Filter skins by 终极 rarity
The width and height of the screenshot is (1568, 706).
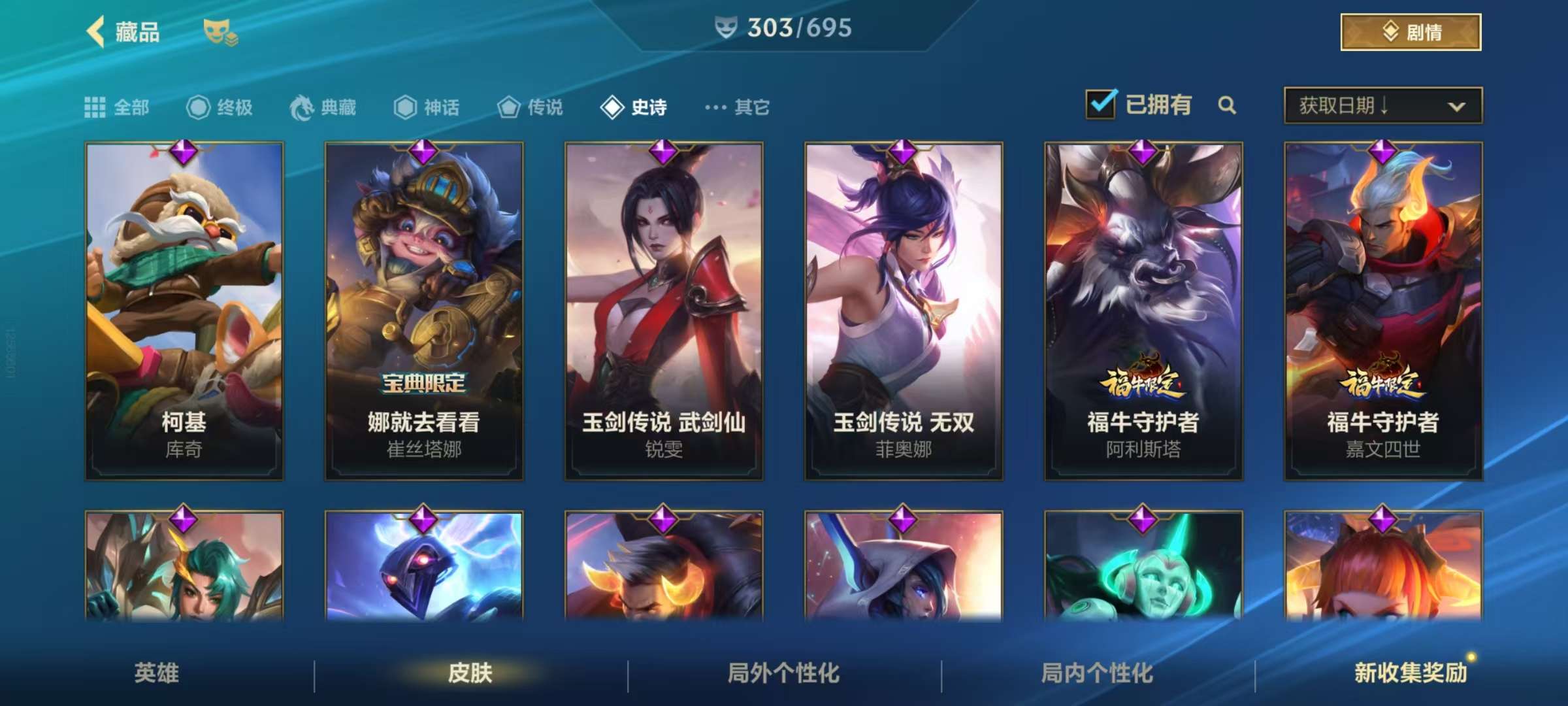click(x=220, y=107)
